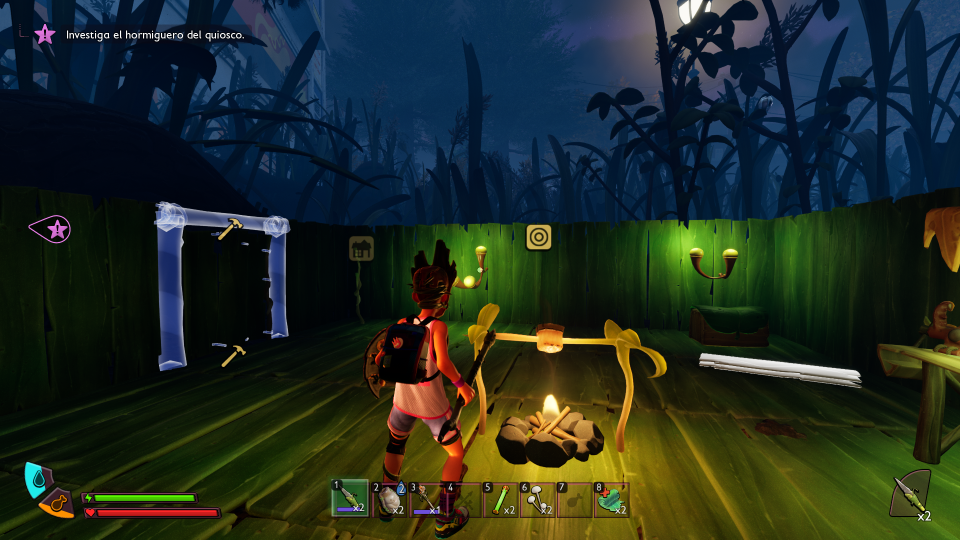The height and width of the screenshot is (540, 960).
Task: Select the water droplet item in slot 2
Action: point(388,498)
